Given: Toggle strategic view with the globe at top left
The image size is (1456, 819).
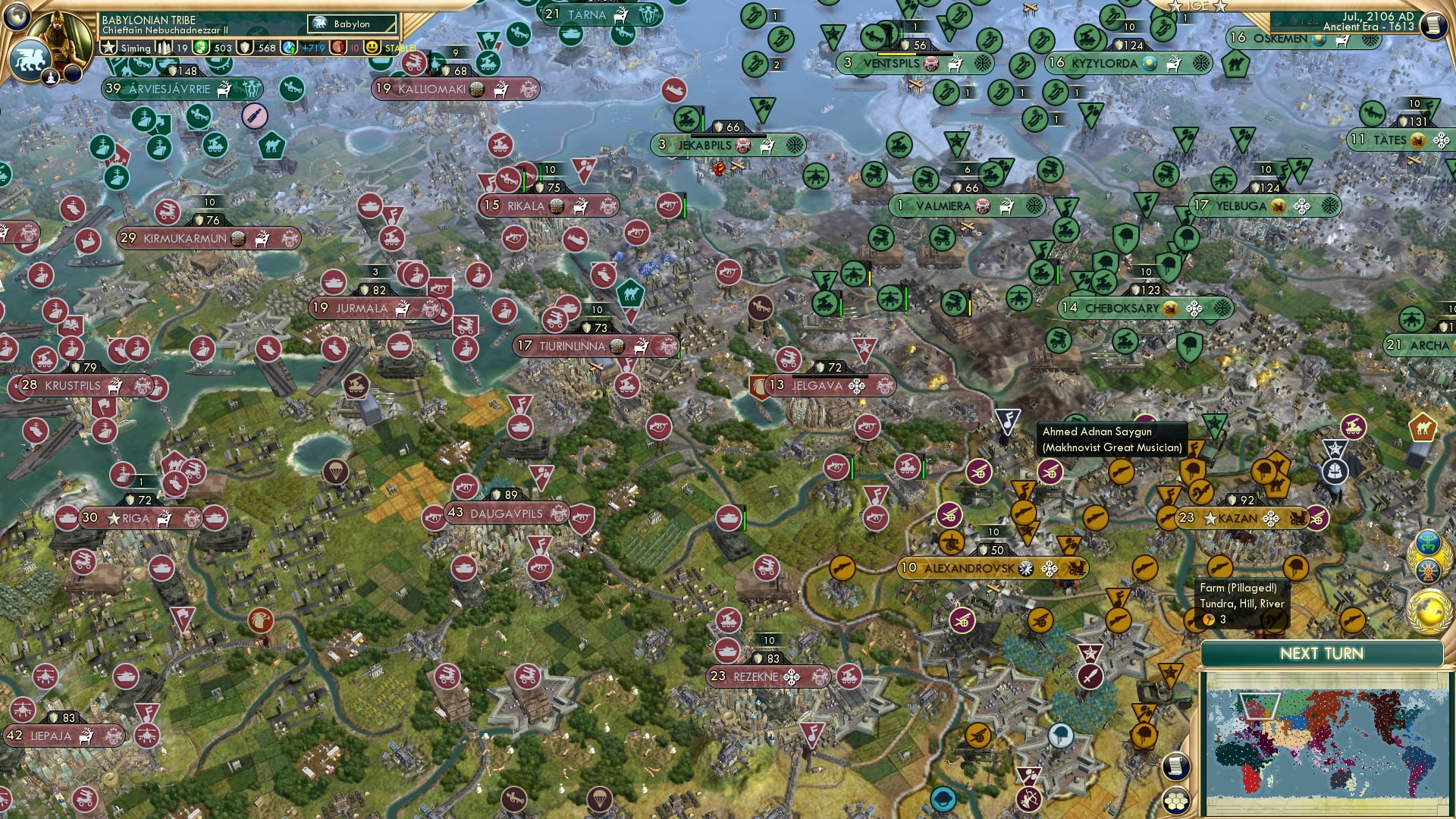Looking at the screenshot, I should pyautogui.click(x=17, y=17).
